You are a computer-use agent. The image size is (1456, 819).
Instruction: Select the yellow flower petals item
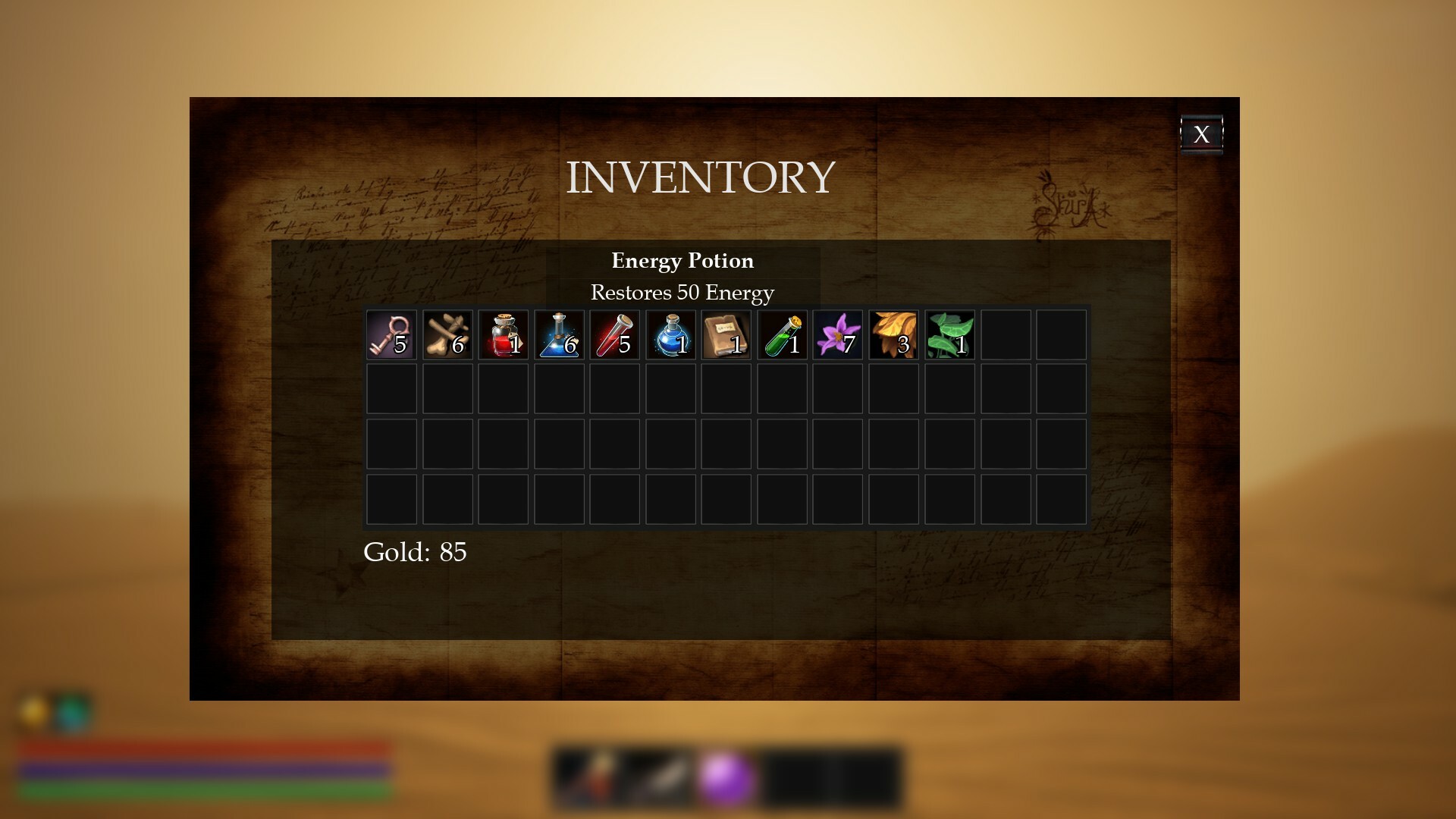pyautogui.click(x=894, y=334)
